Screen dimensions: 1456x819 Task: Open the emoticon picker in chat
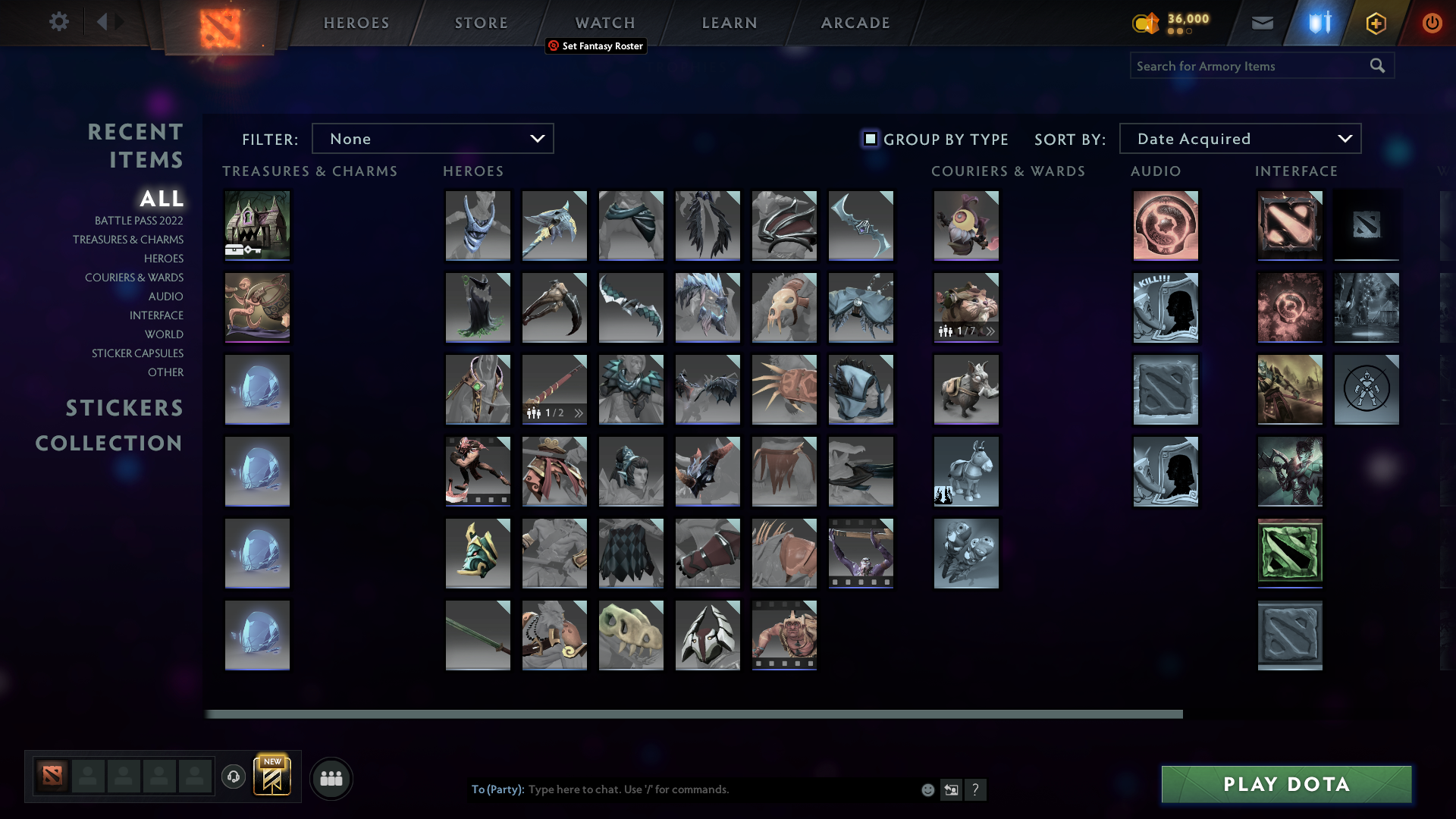point(927,789)
